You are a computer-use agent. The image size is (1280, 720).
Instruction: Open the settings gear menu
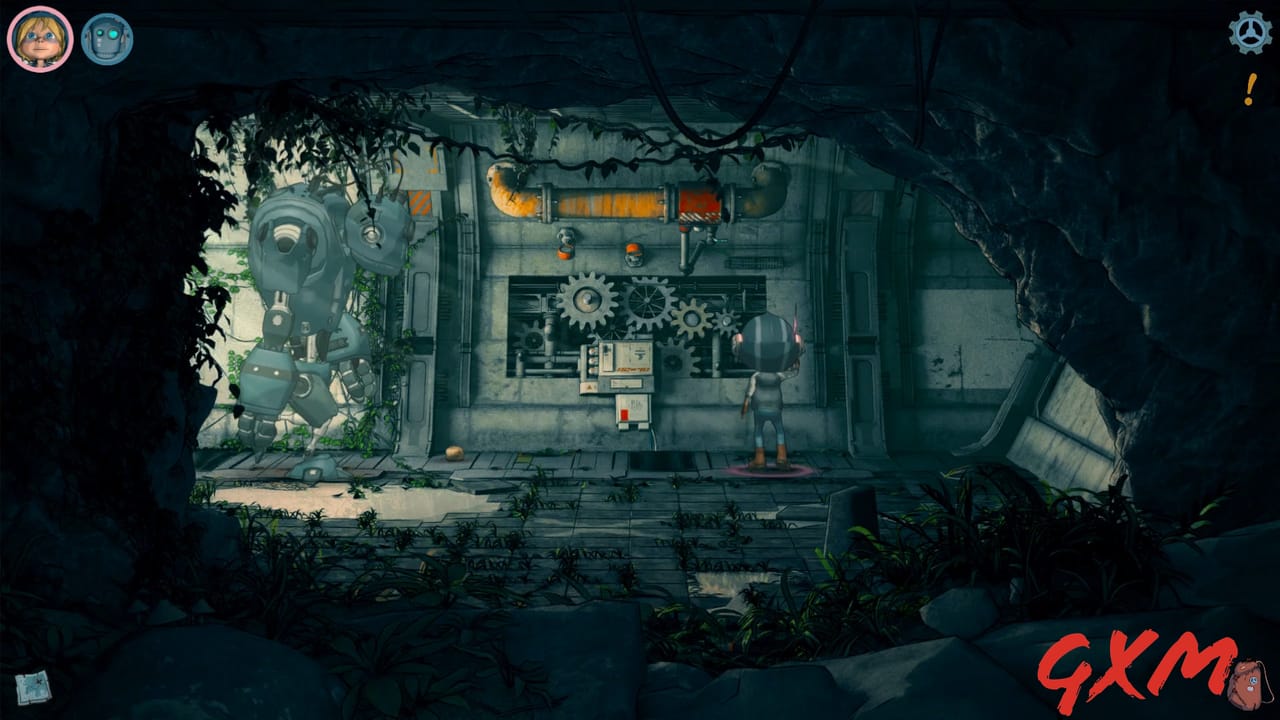[1247, 33]
